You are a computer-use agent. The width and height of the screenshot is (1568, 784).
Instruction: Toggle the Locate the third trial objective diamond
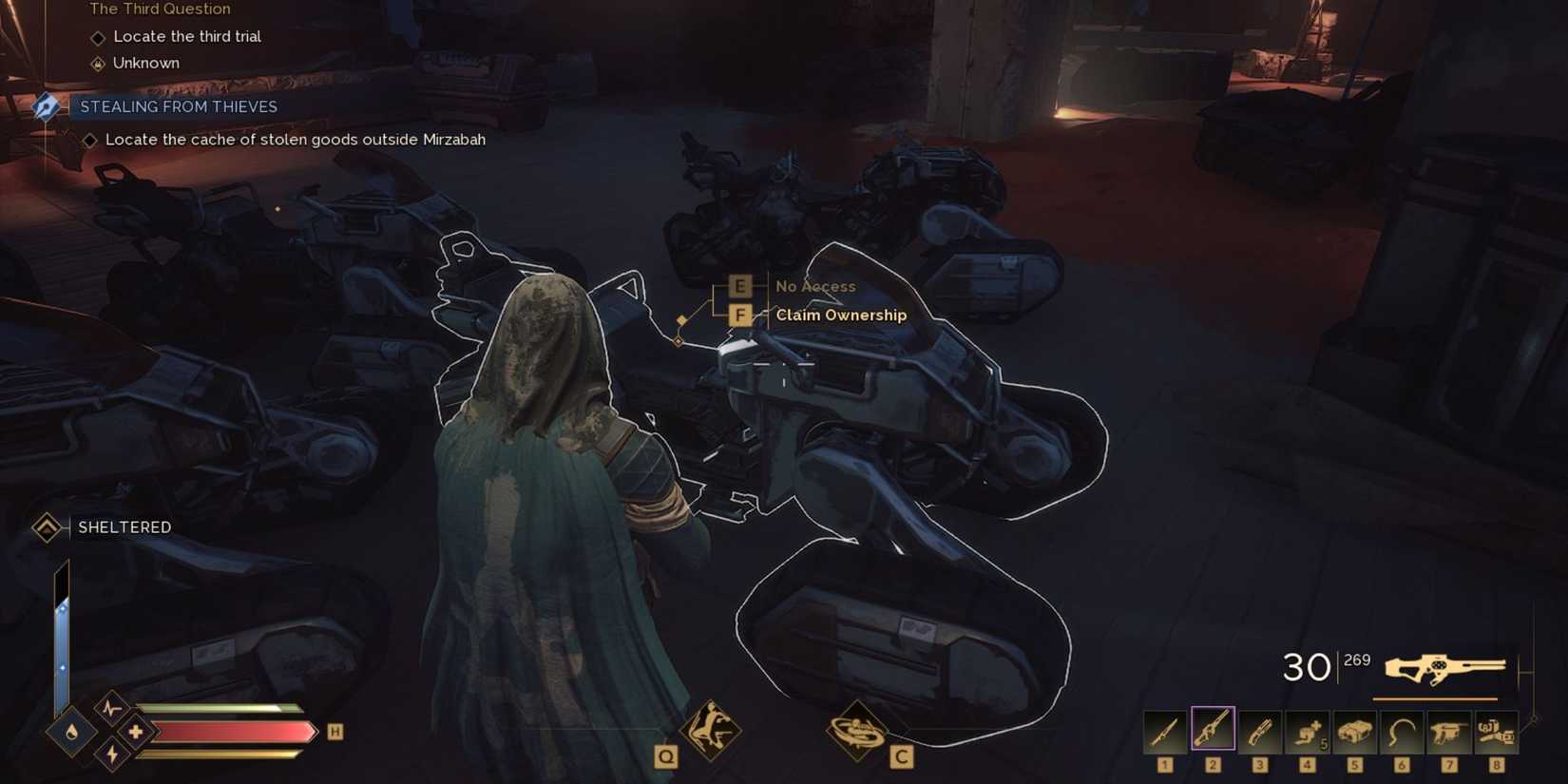click(x=99, y=36)
